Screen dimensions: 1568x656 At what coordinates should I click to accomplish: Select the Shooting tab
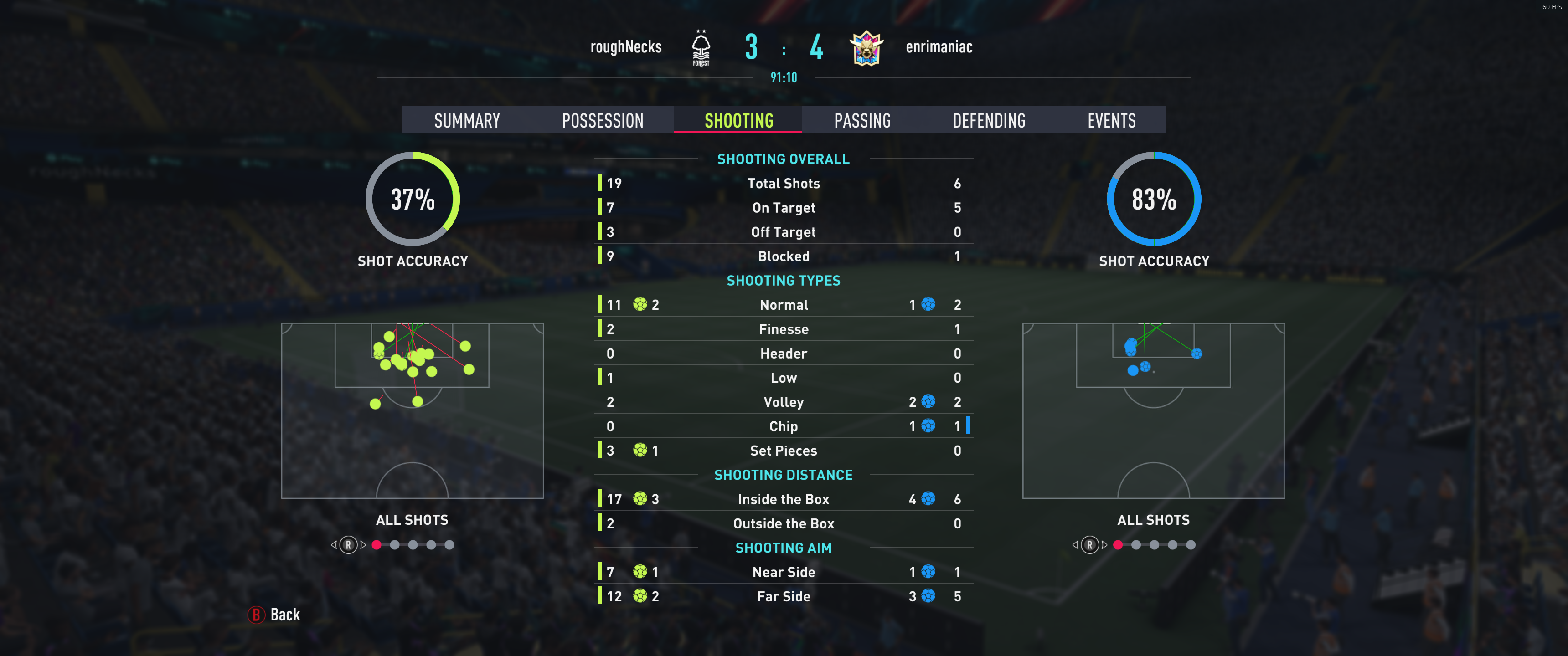(738, 120)
